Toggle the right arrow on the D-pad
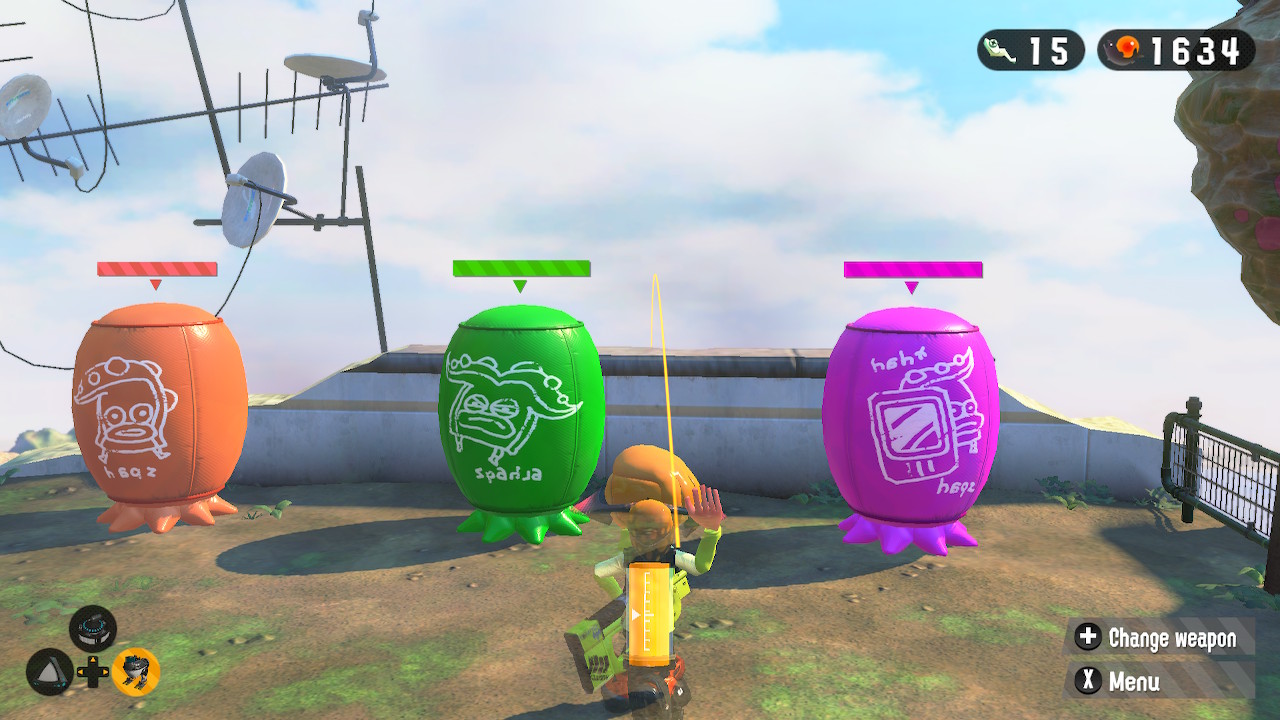 pos(106,672)
